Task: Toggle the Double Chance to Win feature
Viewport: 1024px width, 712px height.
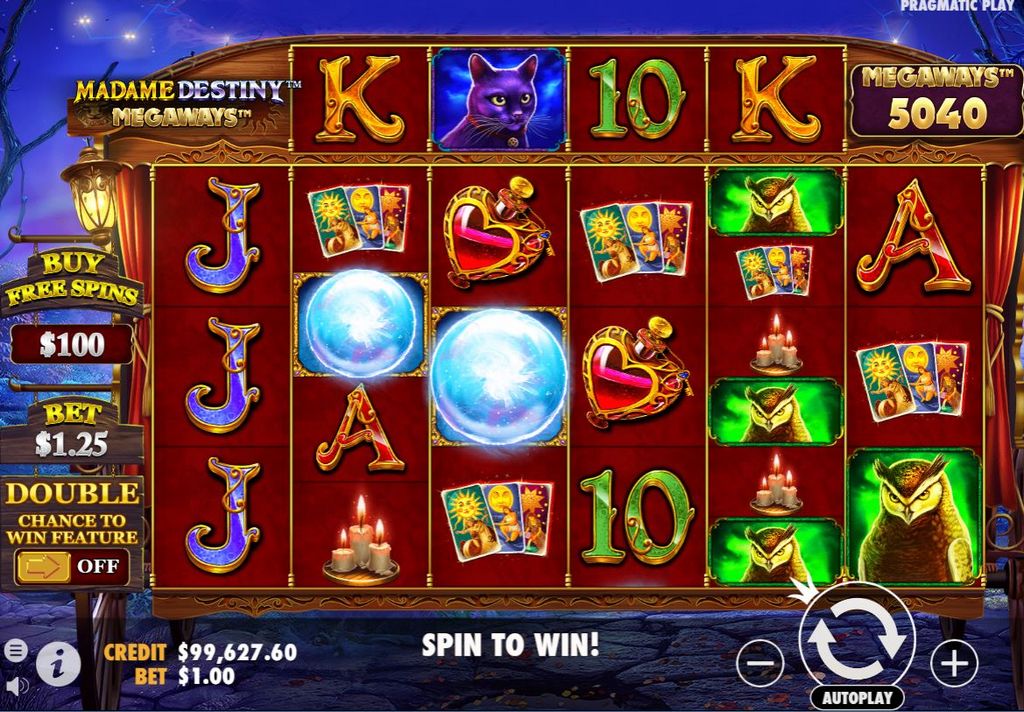Action: pyautogui.click(x=72, y=566)
